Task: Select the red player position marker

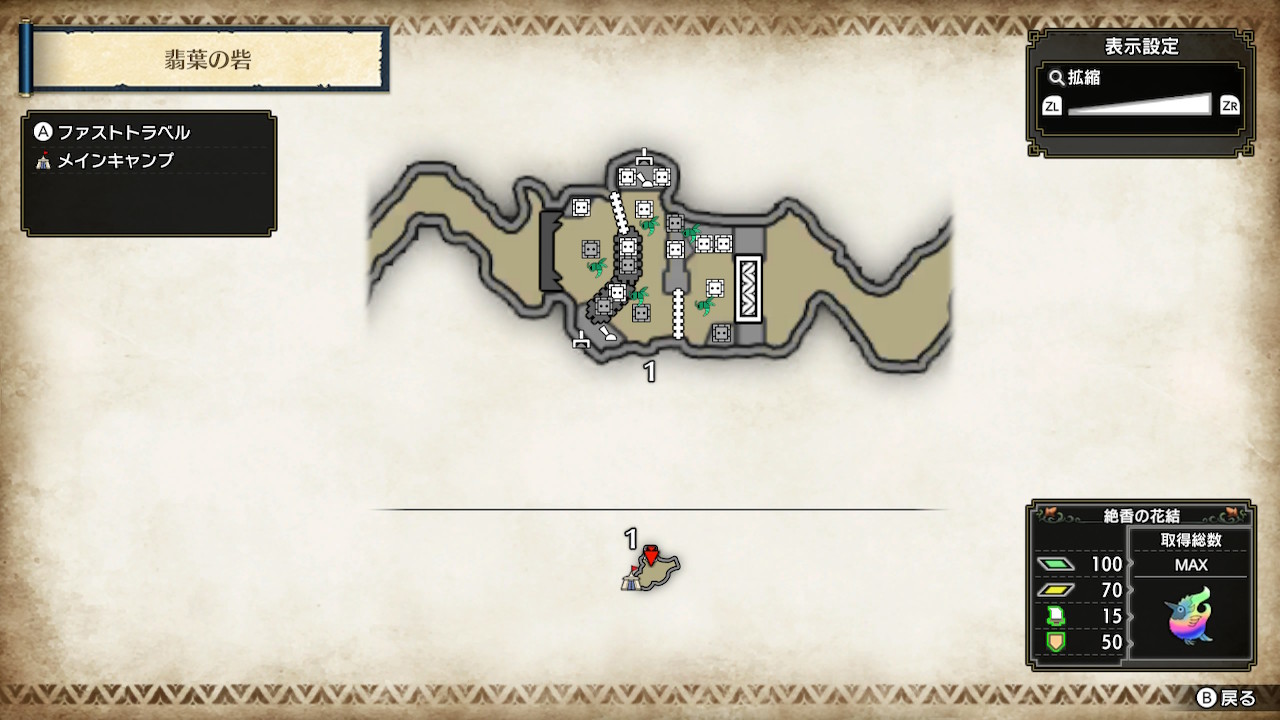Action: pyautogui.click(x=651, y=554)
